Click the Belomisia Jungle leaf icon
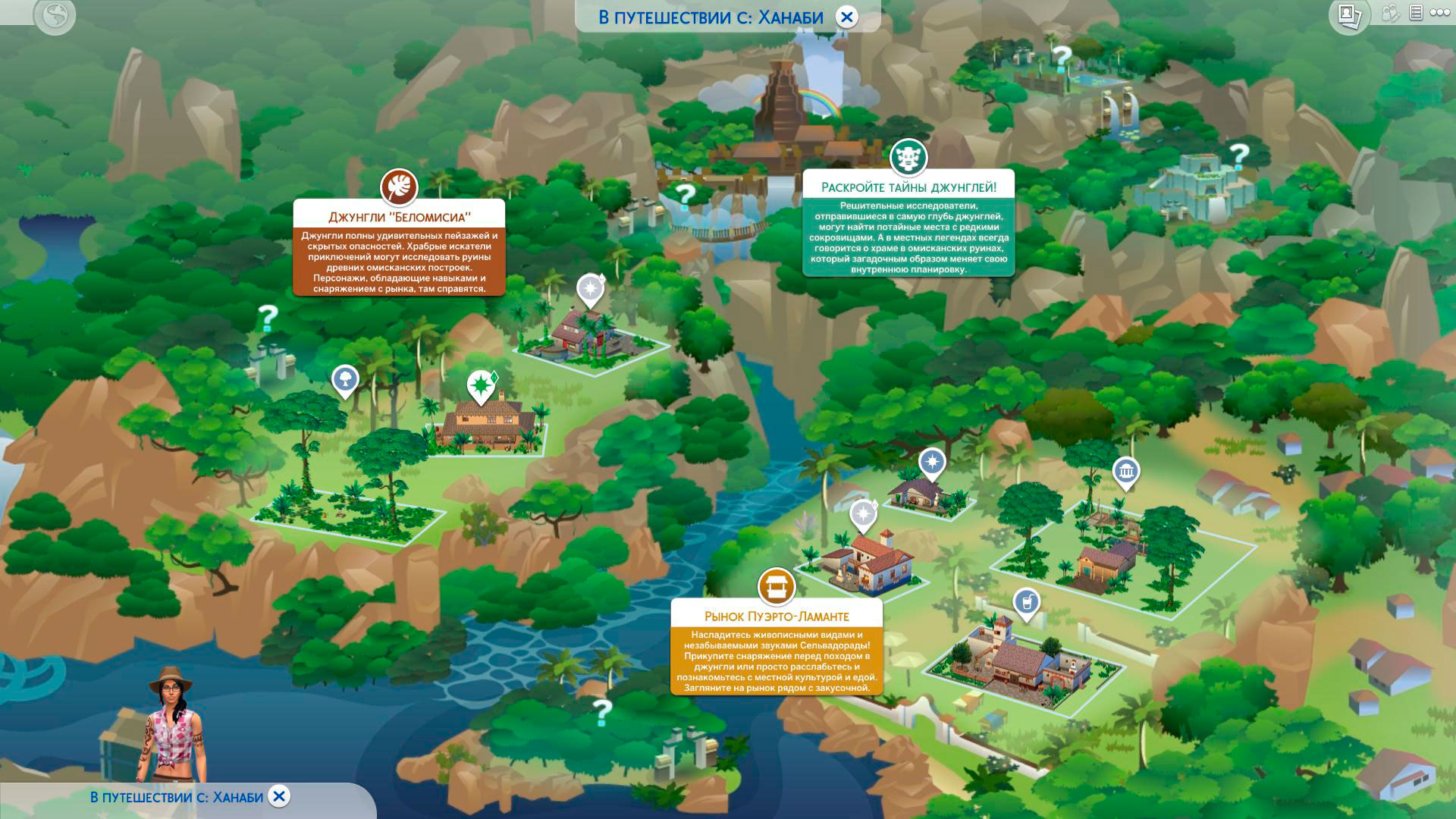The width and height of the screenshot is (1456, 819). pos(399,186)
